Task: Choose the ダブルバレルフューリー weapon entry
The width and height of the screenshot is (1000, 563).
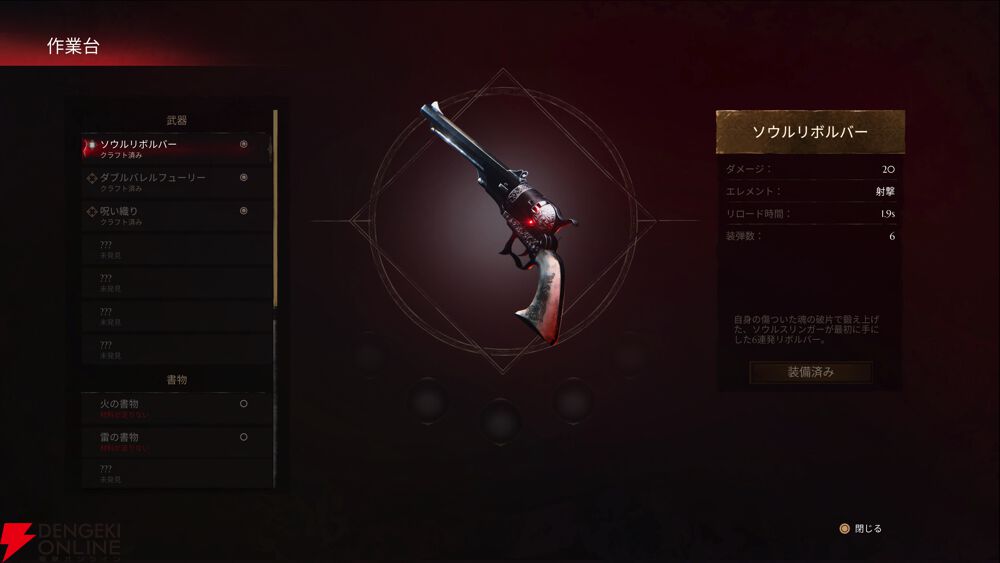Action: click(170, 181)
